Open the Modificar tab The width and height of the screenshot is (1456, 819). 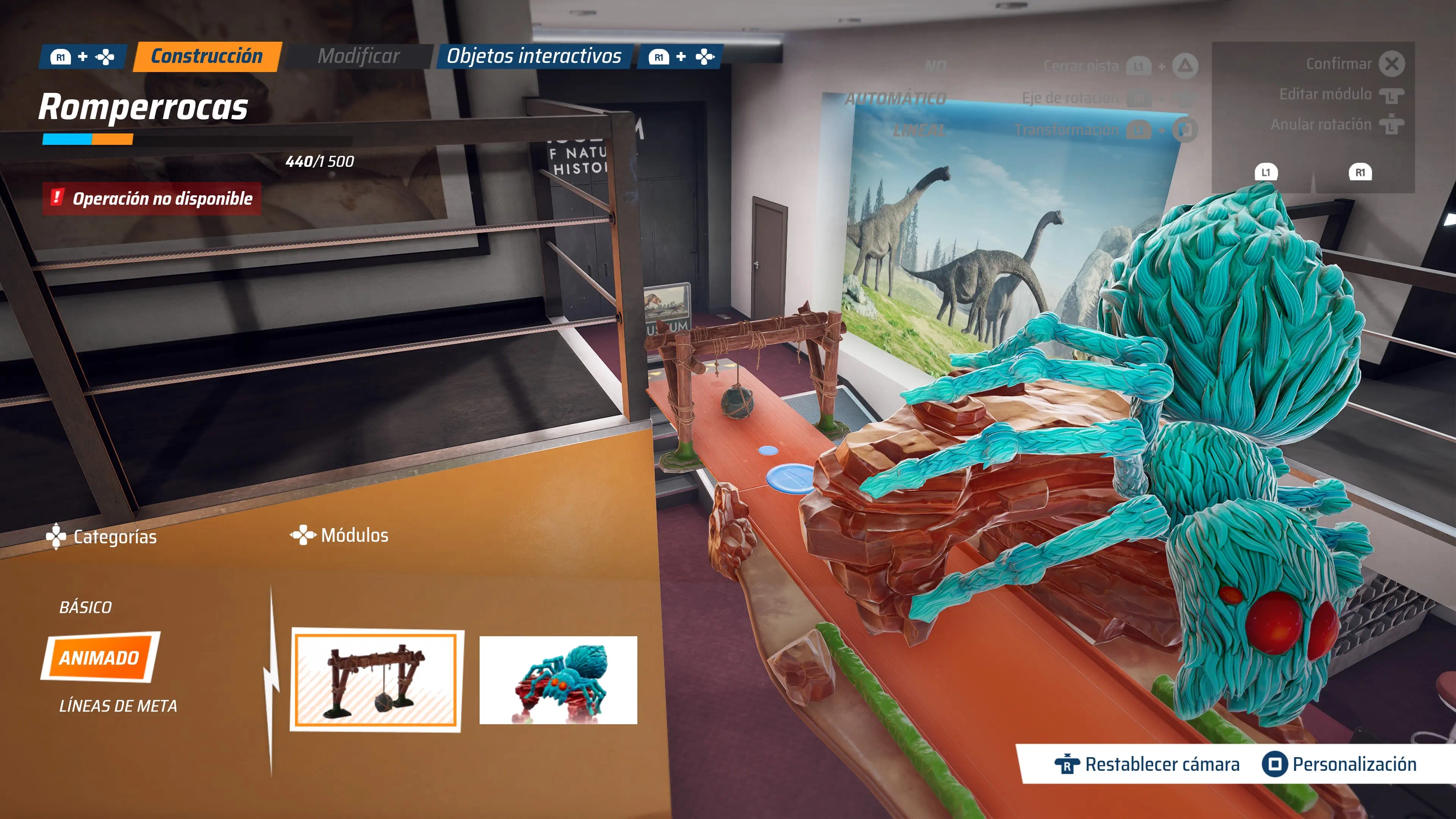[x=358, y=56]
